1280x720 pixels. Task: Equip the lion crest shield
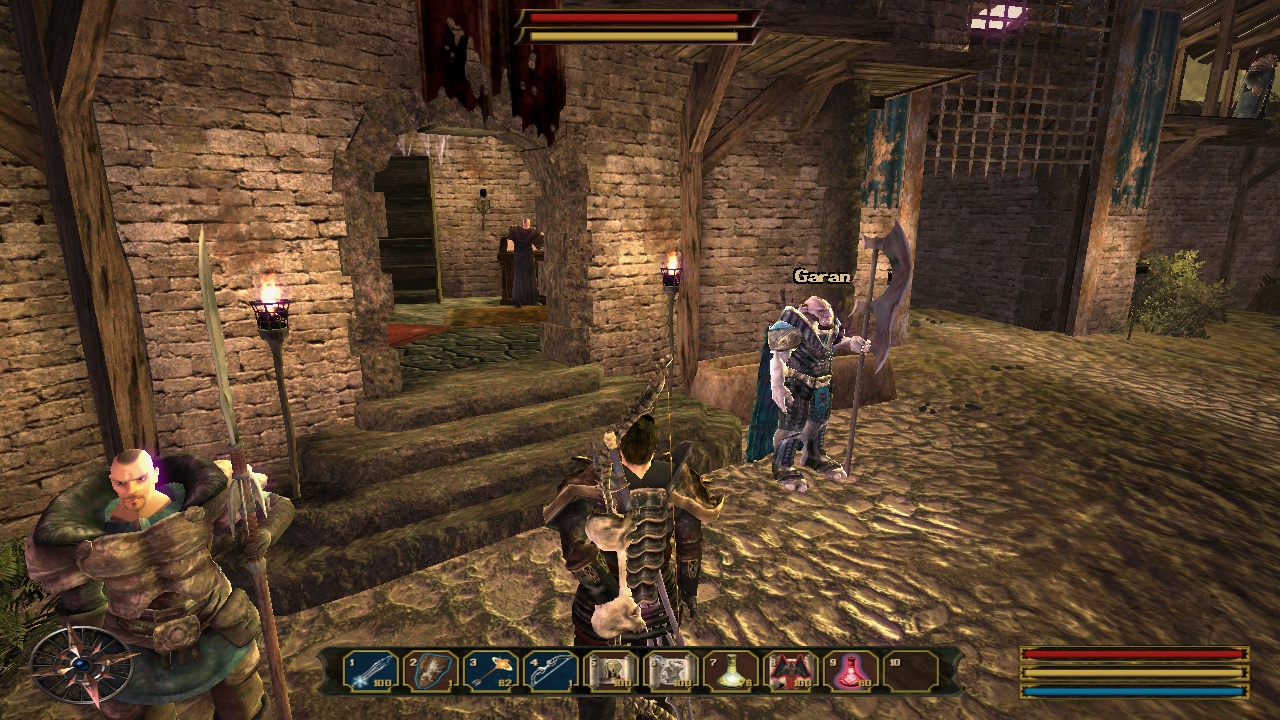pos(431,671)
